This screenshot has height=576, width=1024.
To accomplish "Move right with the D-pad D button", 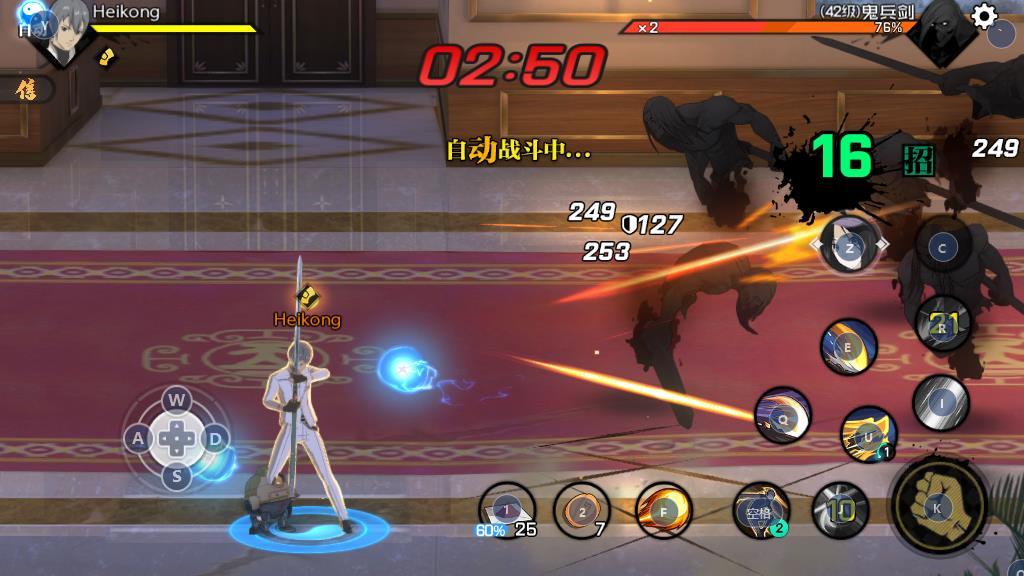I will point(214,438).
